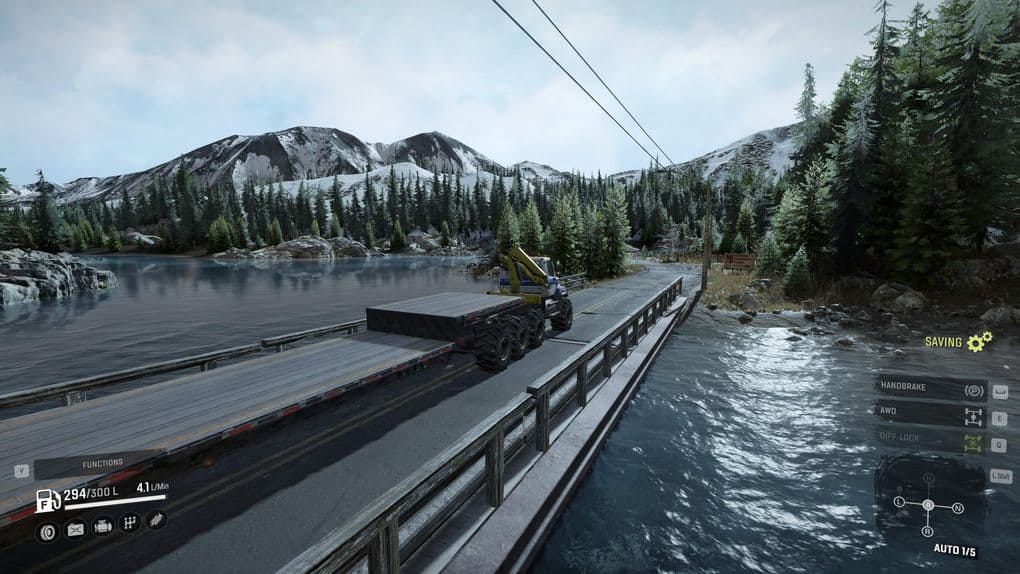
Task: Select the wheel damage status icon
Action: tap(48, 530)
